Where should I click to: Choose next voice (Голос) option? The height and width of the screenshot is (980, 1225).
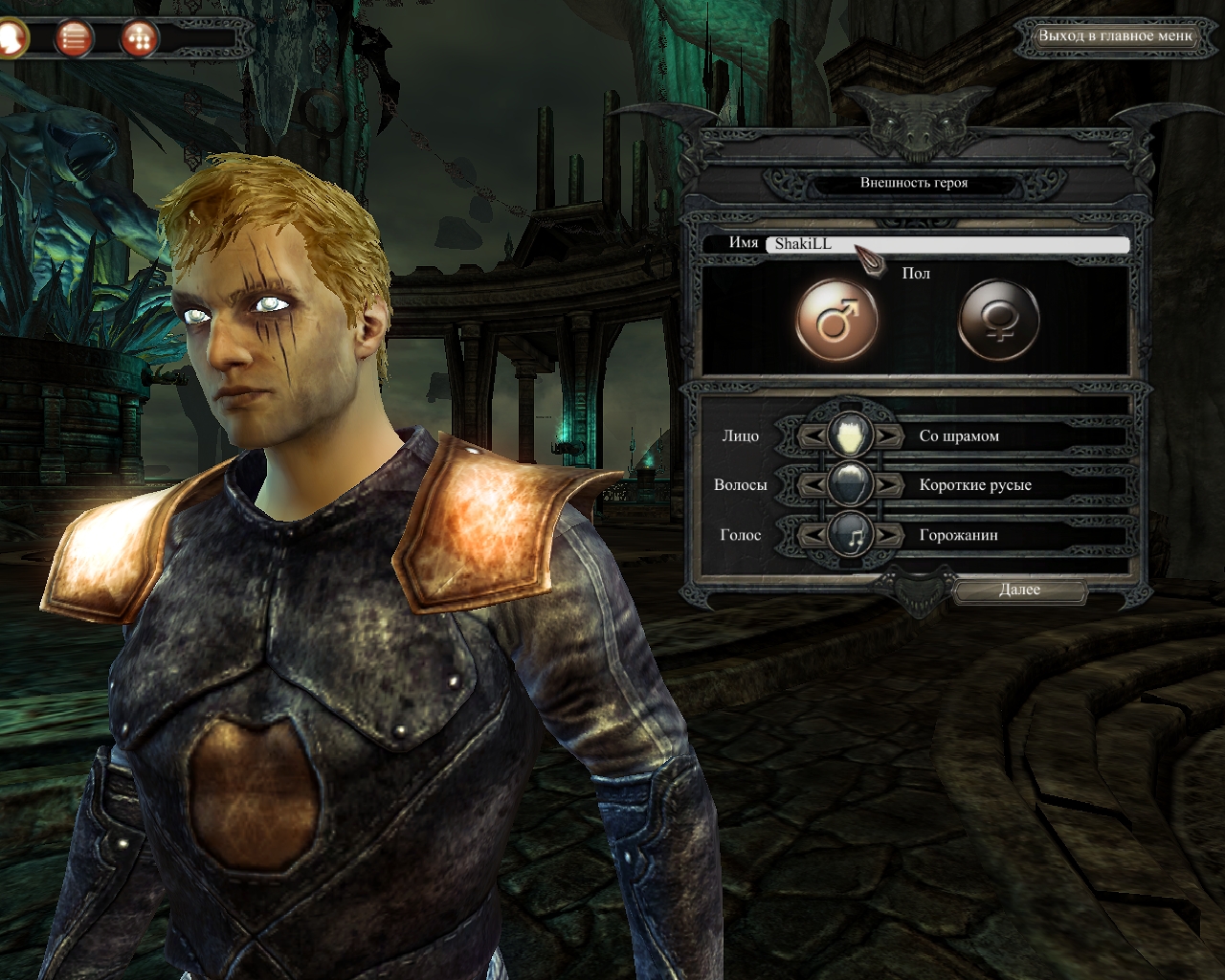click(887, 535)
